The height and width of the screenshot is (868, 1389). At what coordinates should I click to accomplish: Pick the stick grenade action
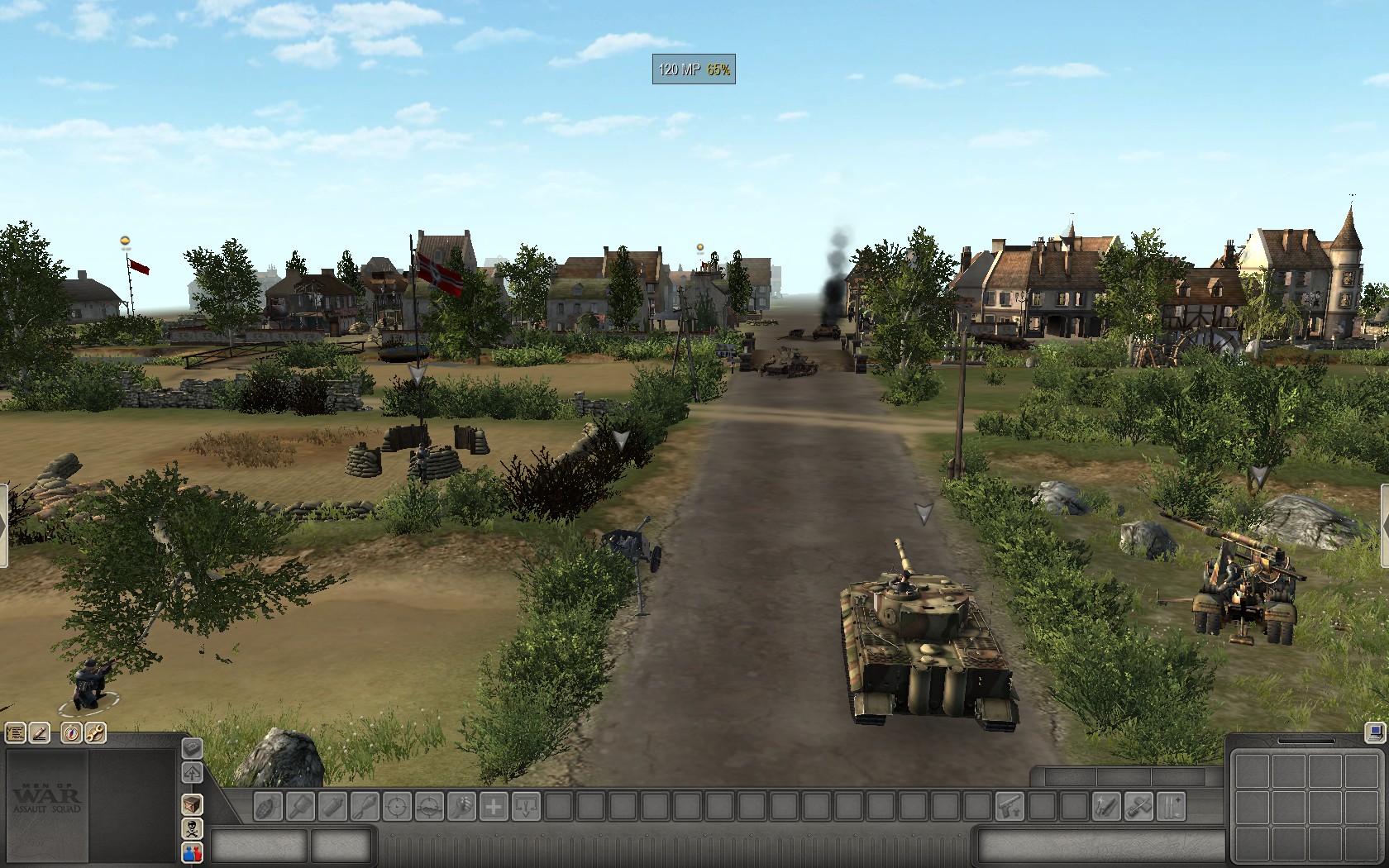(x=365, y=806)
